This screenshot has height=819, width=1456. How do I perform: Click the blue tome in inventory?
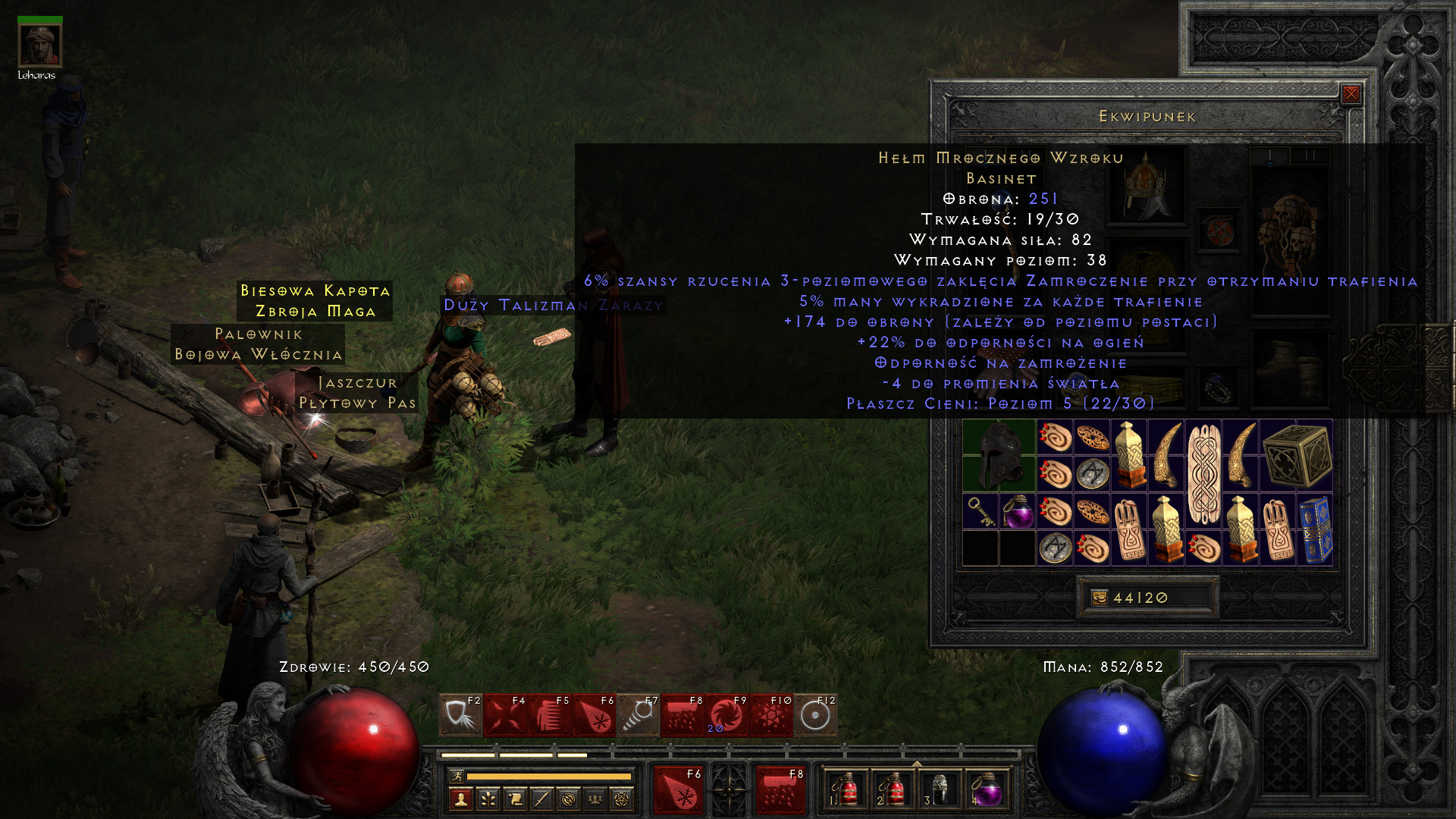click(x=1315, y=530)
